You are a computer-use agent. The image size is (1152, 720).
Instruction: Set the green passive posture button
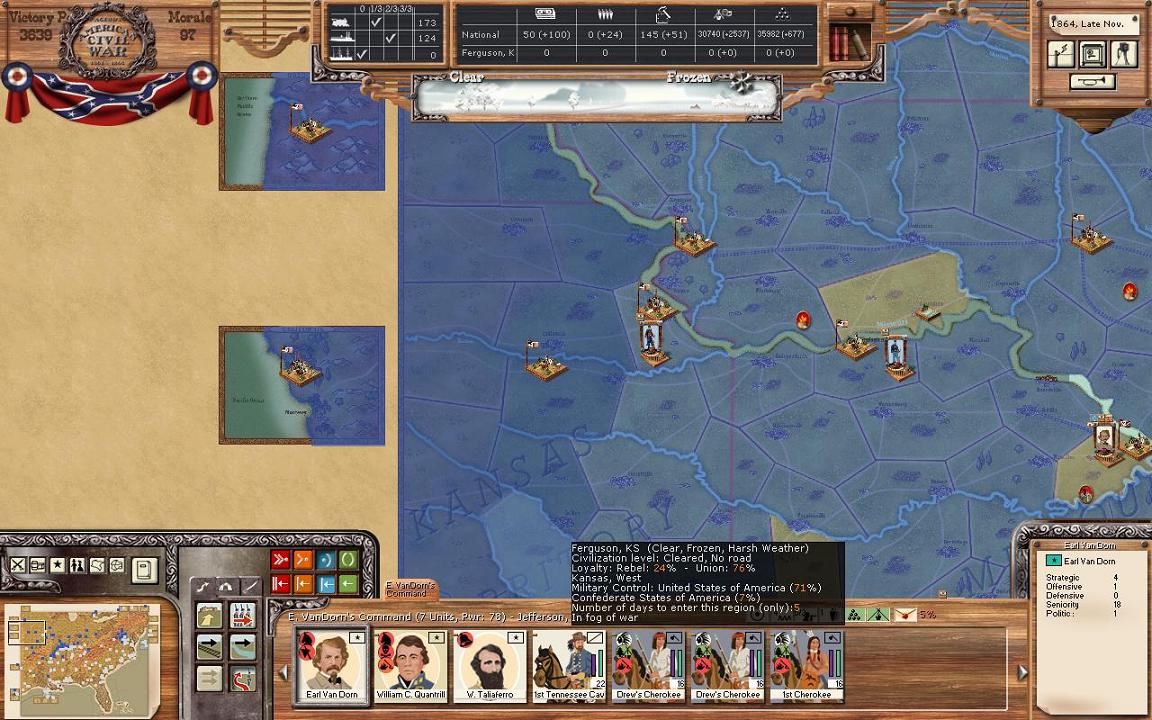[347, 560]
